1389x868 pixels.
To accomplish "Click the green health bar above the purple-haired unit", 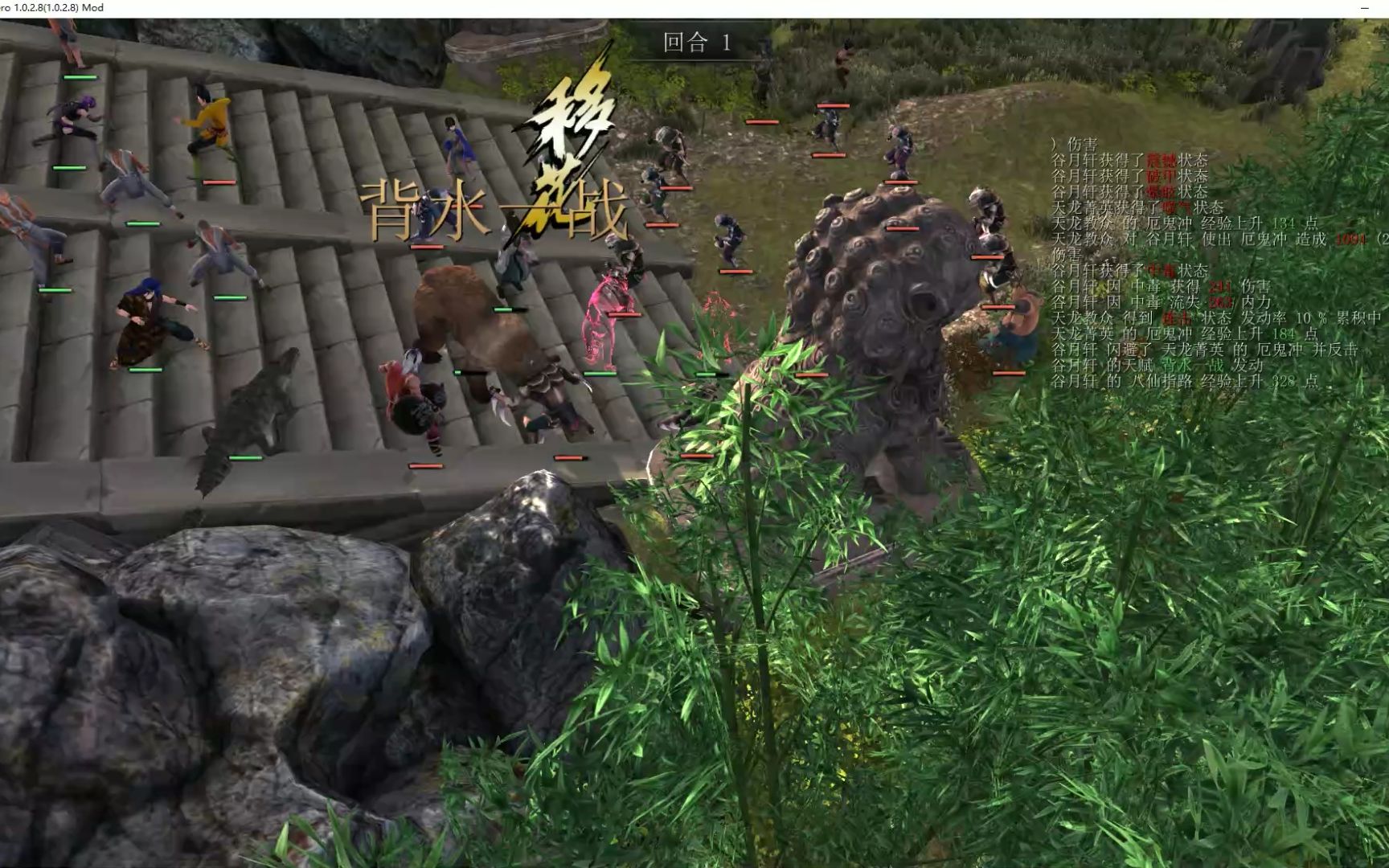I will 82,76.
